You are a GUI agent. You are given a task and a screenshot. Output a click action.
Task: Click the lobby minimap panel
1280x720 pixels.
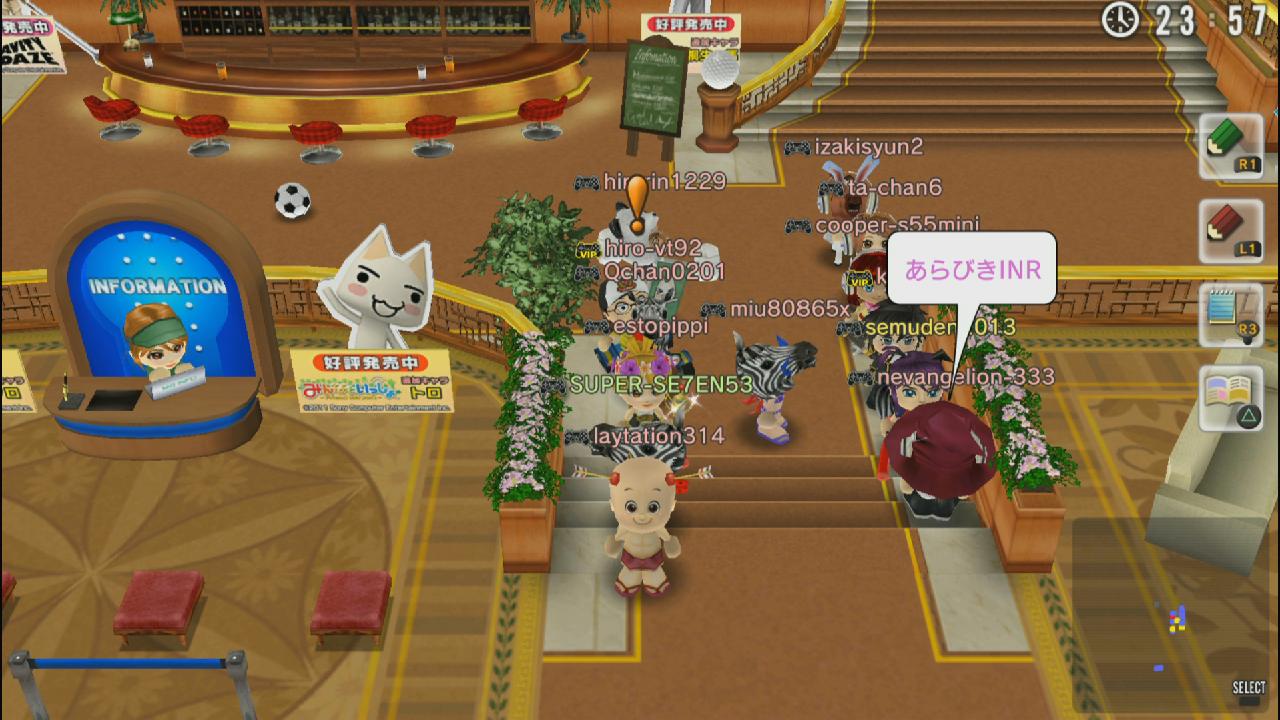tap(1169, 612)
